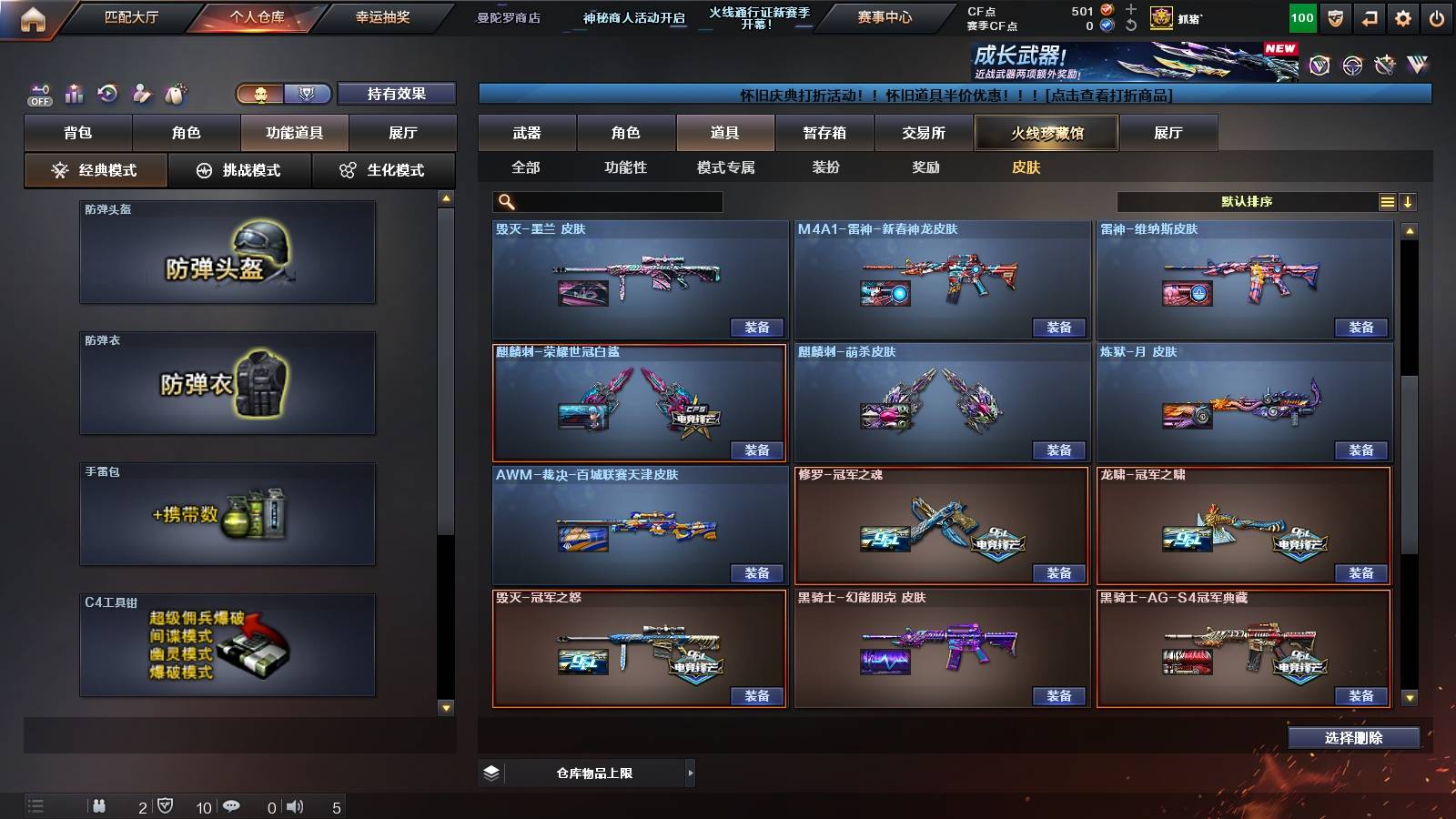Select the ranking bar chart icon
The image size is (1456, 819).
pos(74,92)
